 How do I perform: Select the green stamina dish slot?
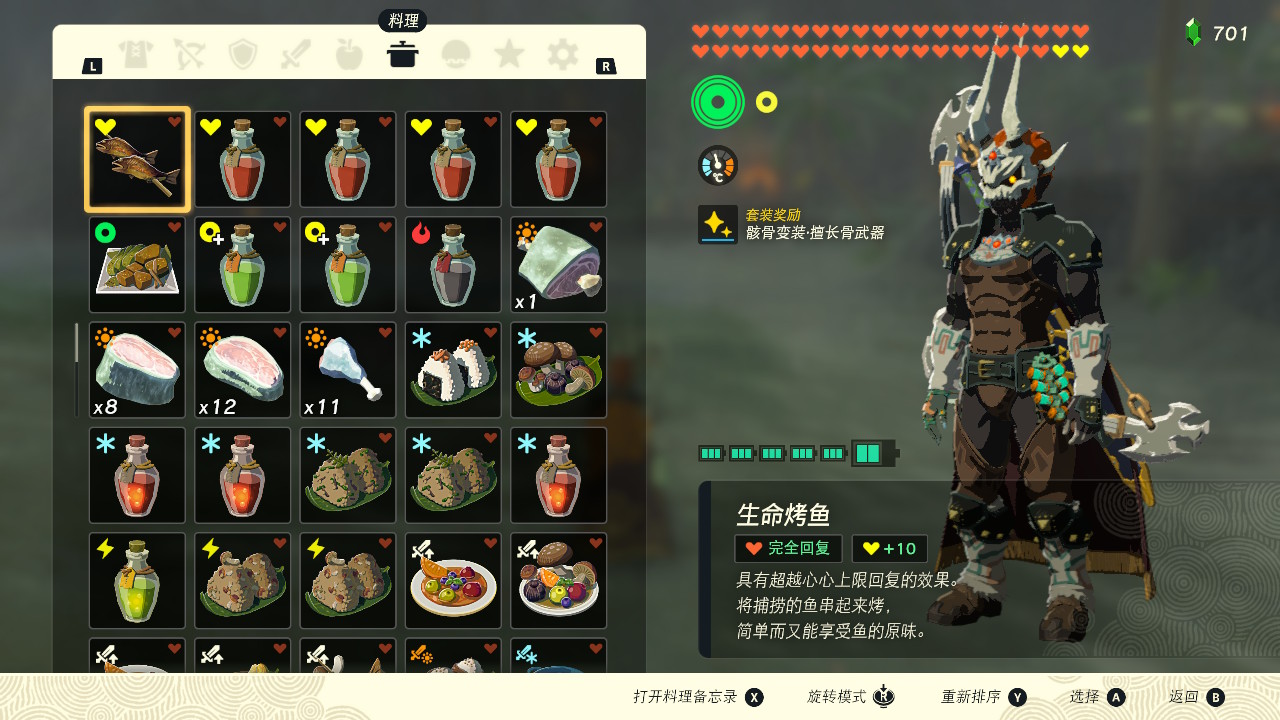tap(137, 265)
